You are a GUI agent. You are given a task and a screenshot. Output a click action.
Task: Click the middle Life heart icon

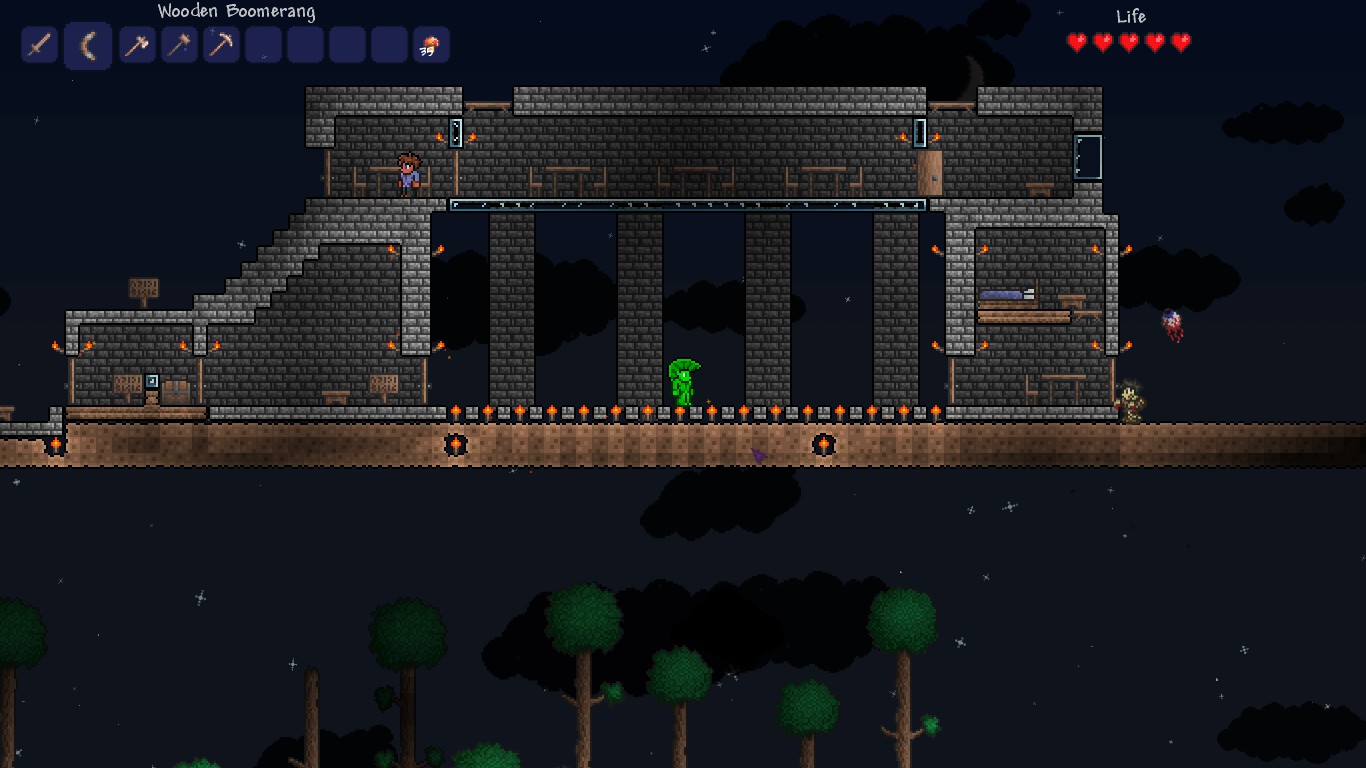(1127, 43)
